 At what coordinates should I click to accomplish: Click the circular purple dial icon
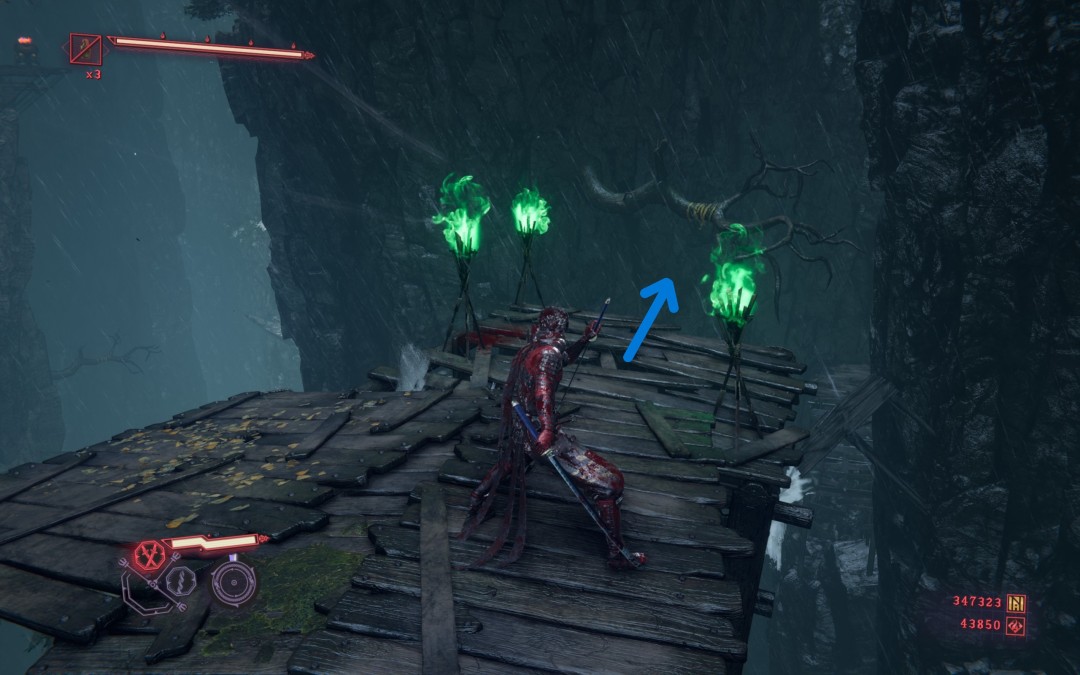click(234, 582)
